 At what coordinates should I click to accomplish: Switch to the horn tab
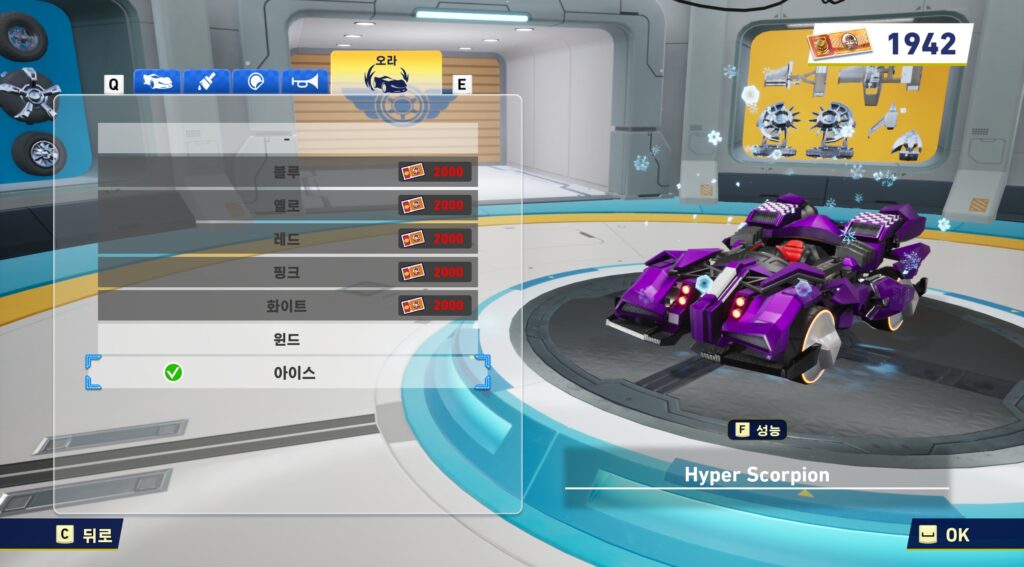[x=305, y=82]
